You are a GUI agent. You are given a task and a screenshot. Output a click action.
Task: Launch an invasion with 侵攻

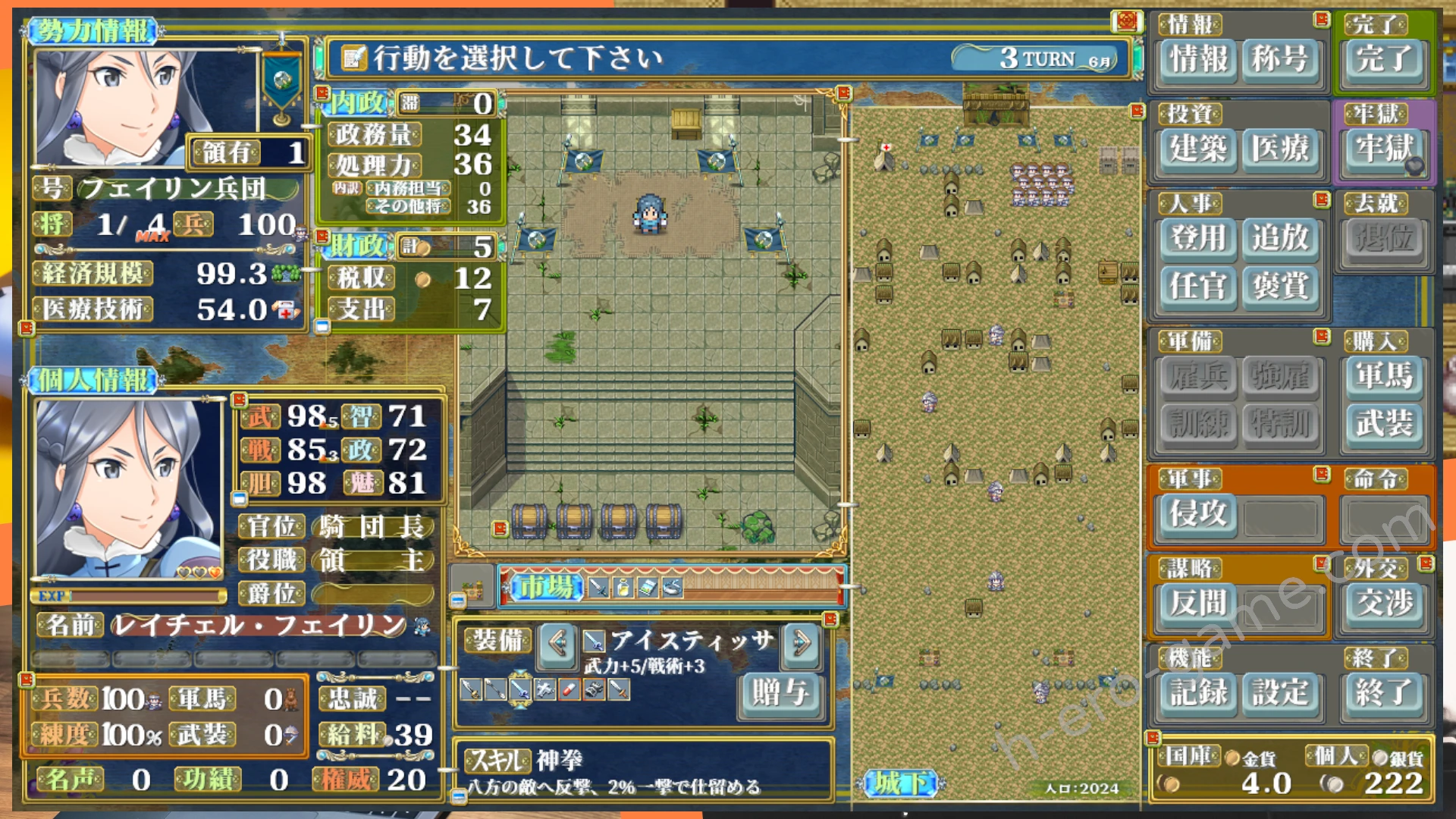coord(1197,514)
